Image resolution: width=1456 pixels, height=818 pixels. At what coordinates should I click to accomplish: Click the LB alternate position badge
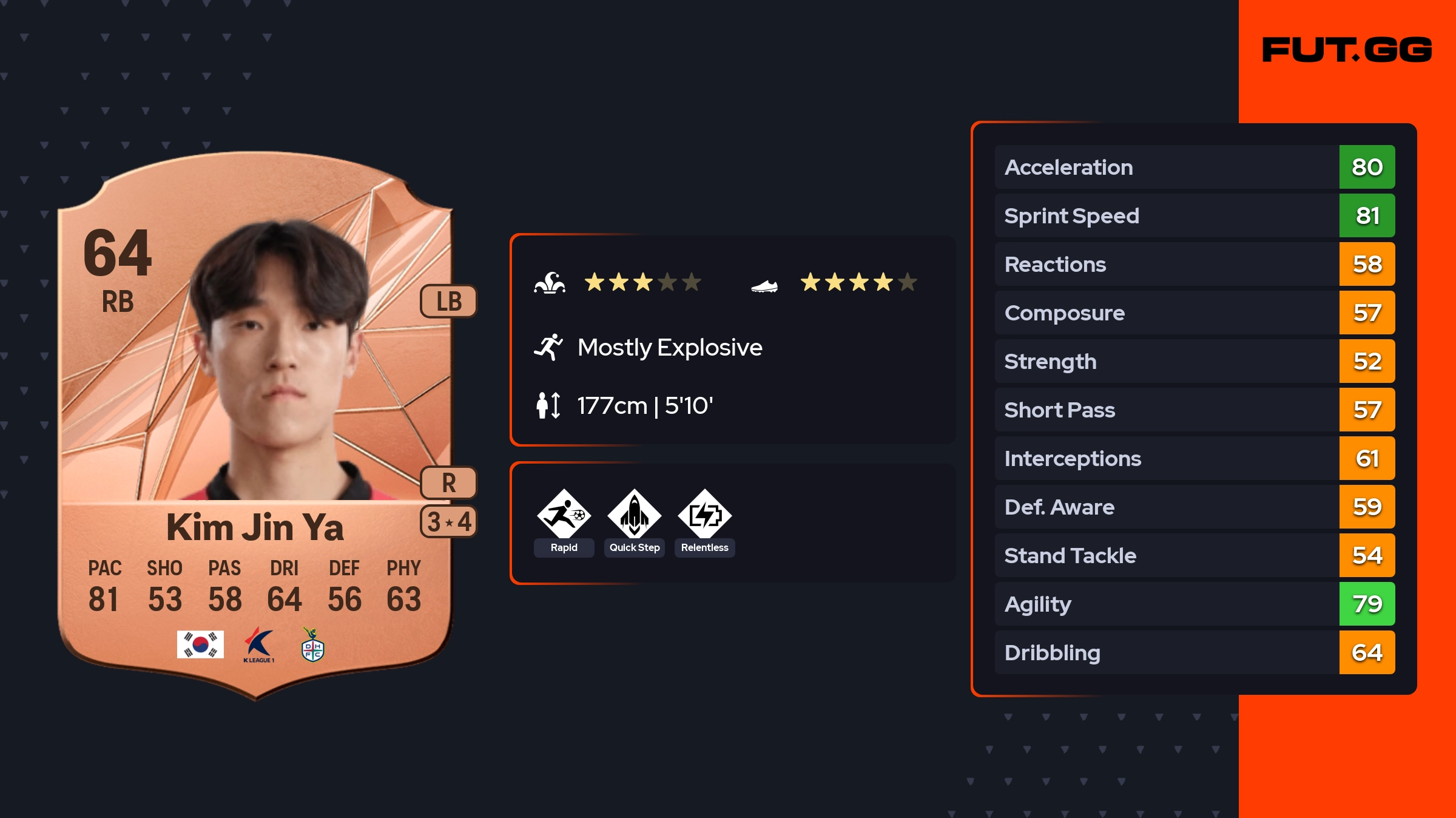[448, 301]
